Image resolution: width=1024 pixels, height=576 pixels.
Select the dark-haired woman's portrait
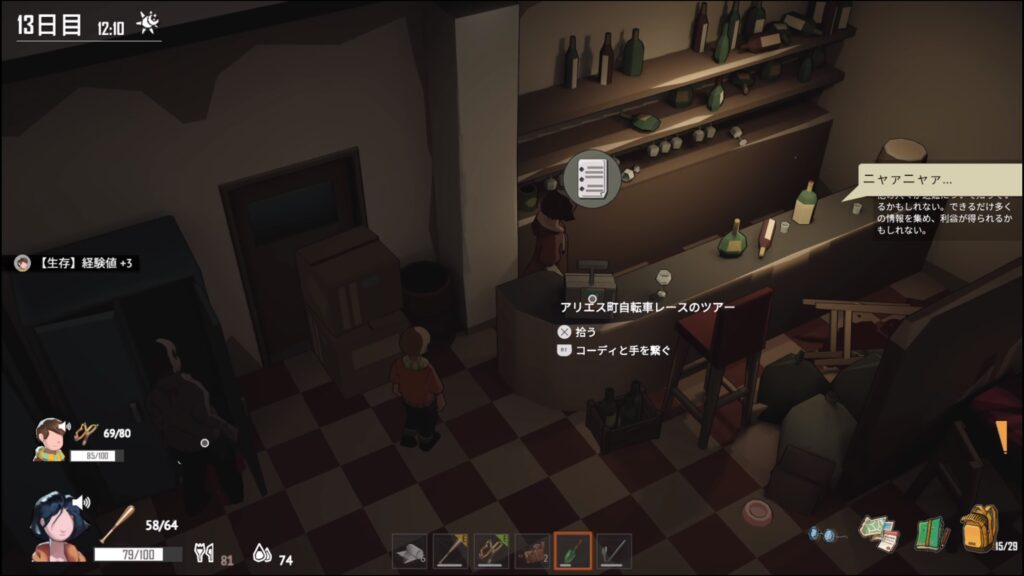[60, 525]
